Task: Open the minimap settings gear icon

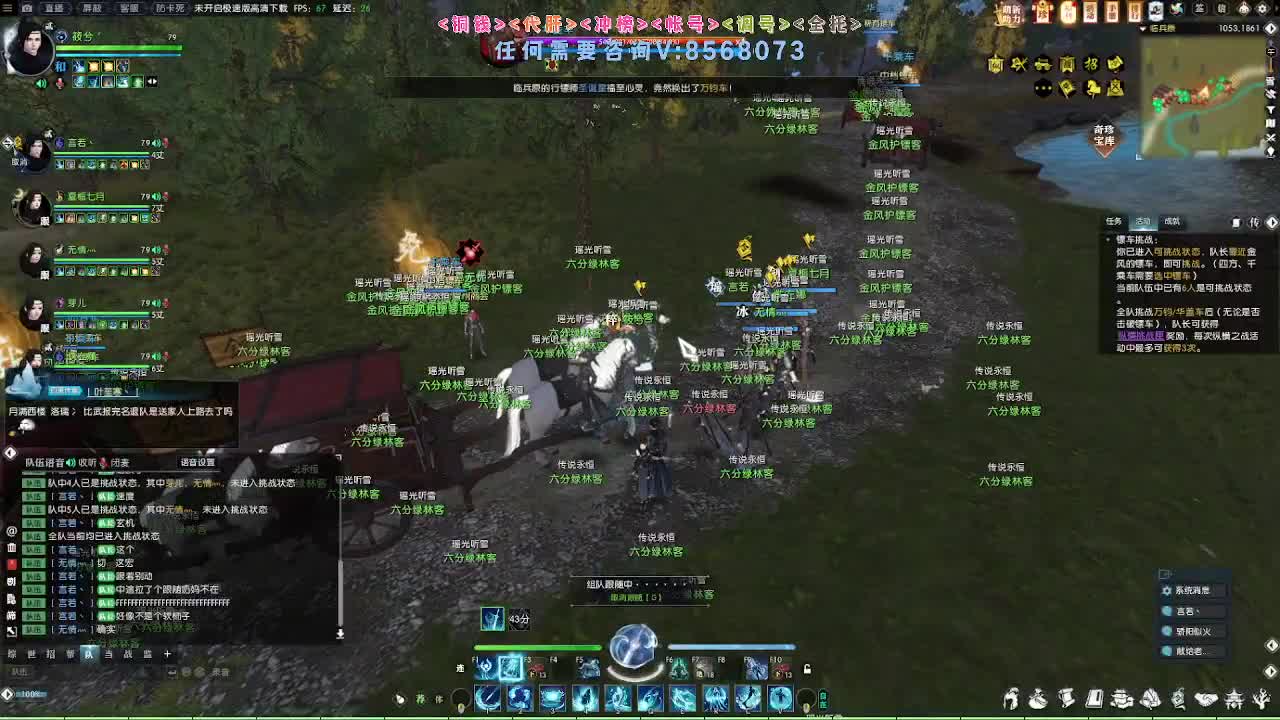Action: (x=1262, y=9)
